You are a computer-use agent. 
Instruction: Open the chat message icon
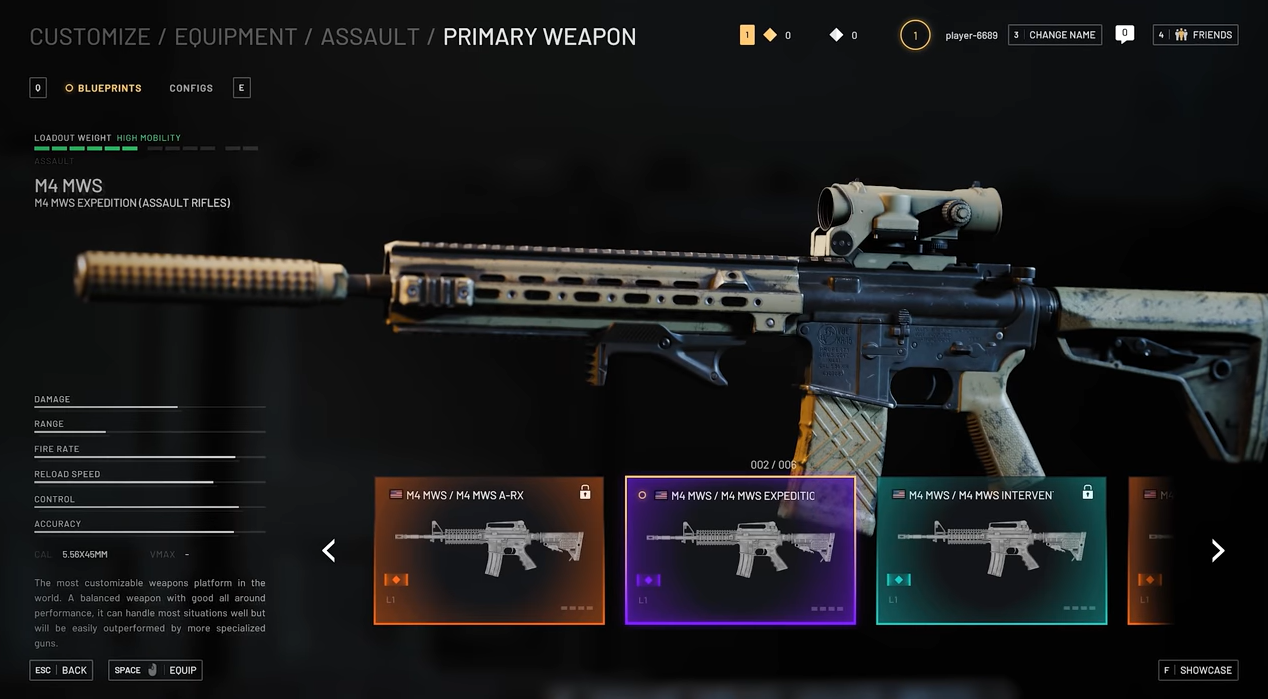click(1124, 34)
